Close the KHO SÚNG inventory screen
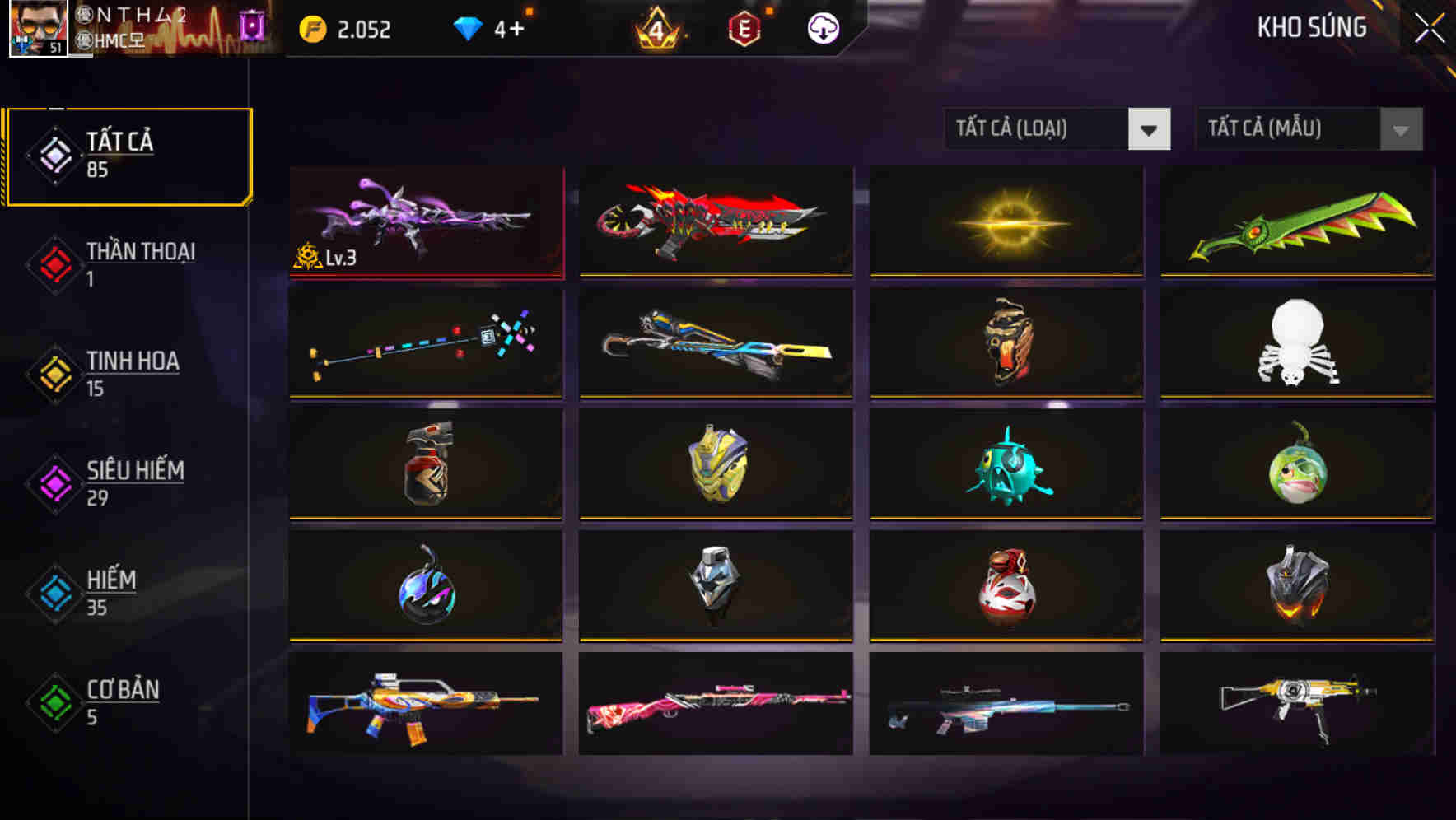The height and width of the screenshot is (820, 1456). [x=1429, y=26]
